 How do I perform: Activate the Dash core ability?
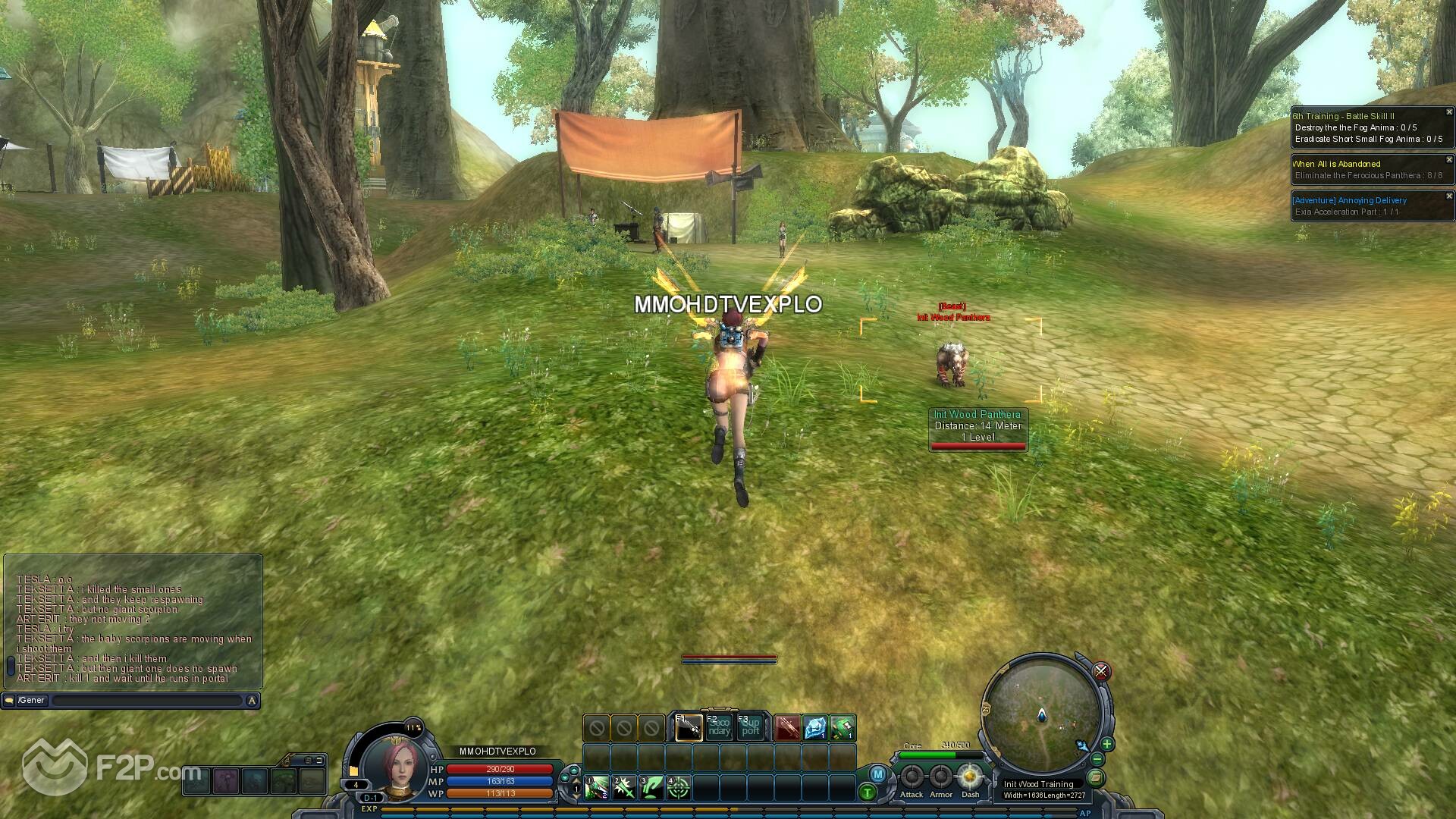970,777
